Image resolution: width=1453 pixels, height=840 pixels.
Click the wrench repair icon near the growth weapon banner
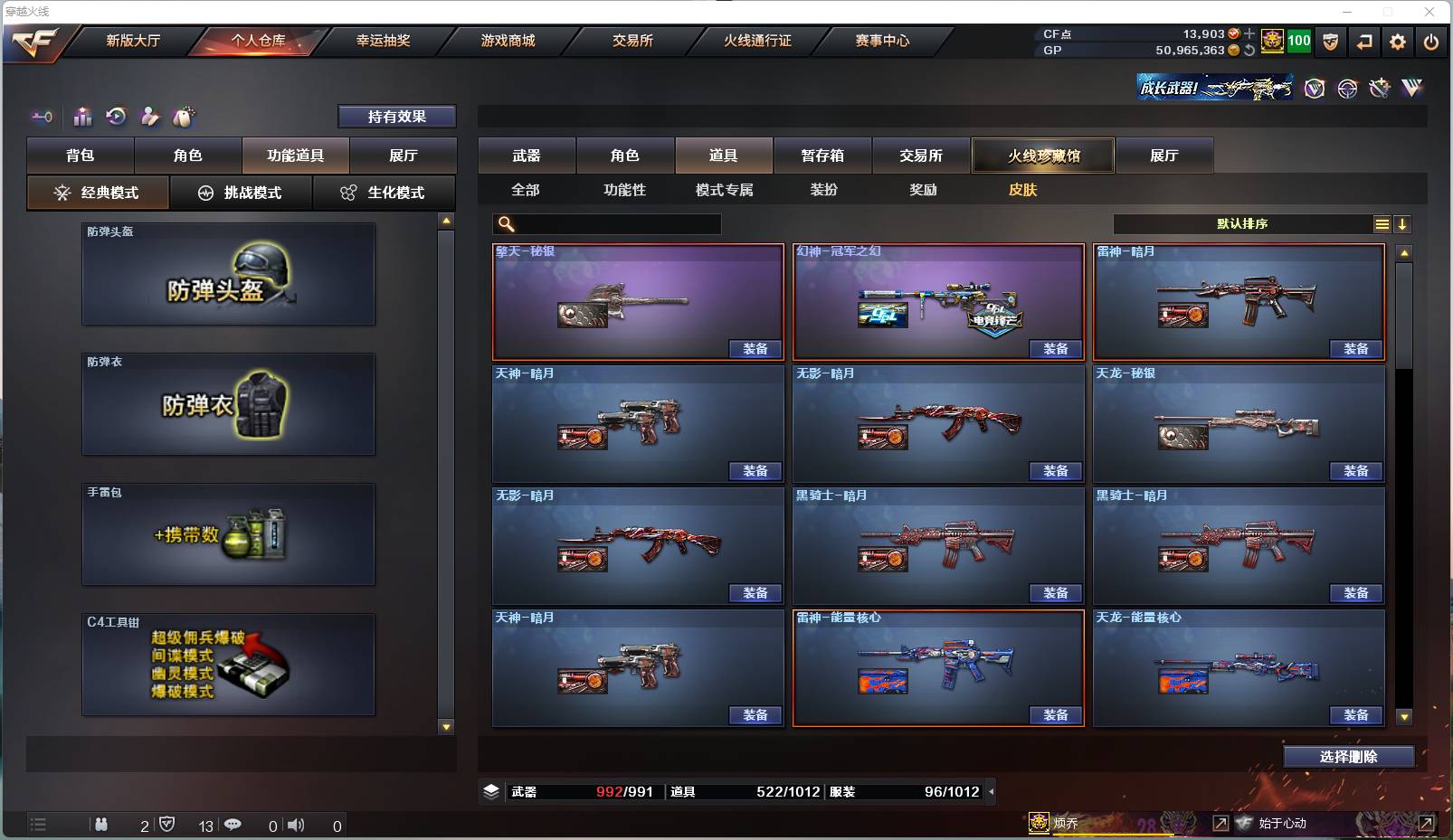pos(1379,88)
